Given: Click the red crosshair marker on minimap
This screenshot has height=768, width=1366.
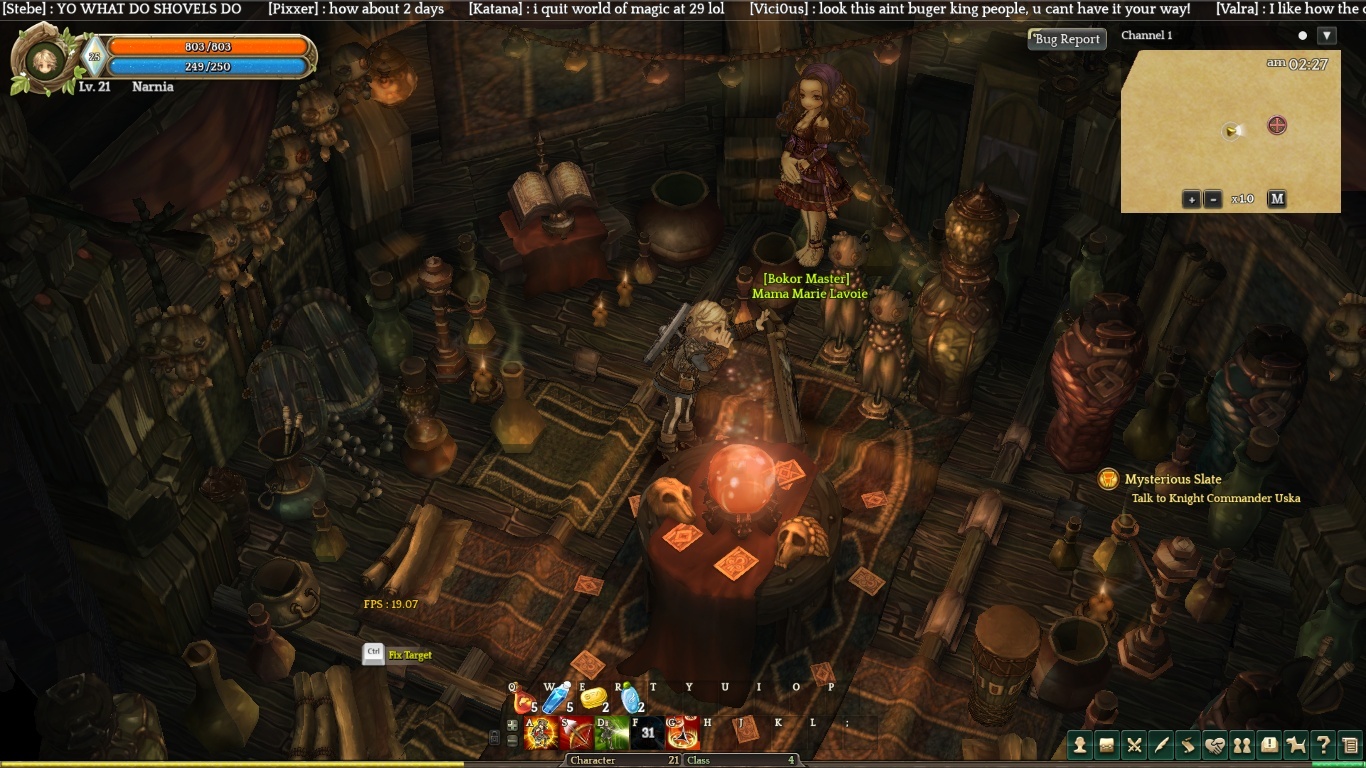Looking at the screenshot, I should (x=1277, y=125).
